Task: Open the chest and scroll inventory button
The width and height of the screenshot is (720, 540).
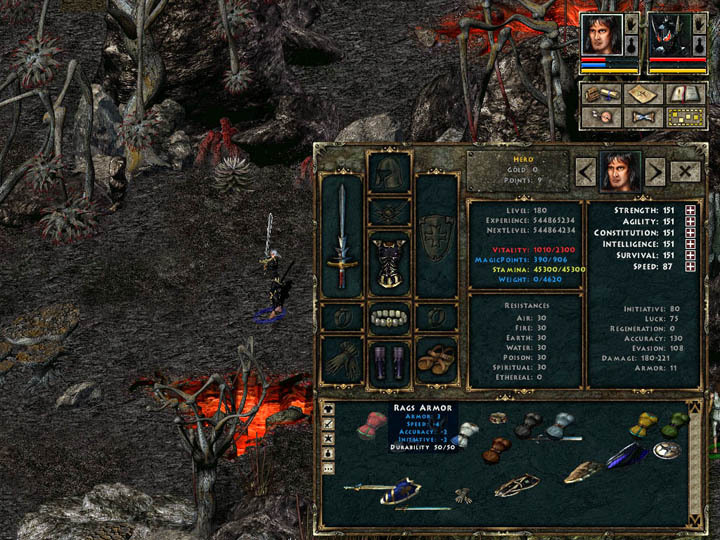Action: click(598, 94)
